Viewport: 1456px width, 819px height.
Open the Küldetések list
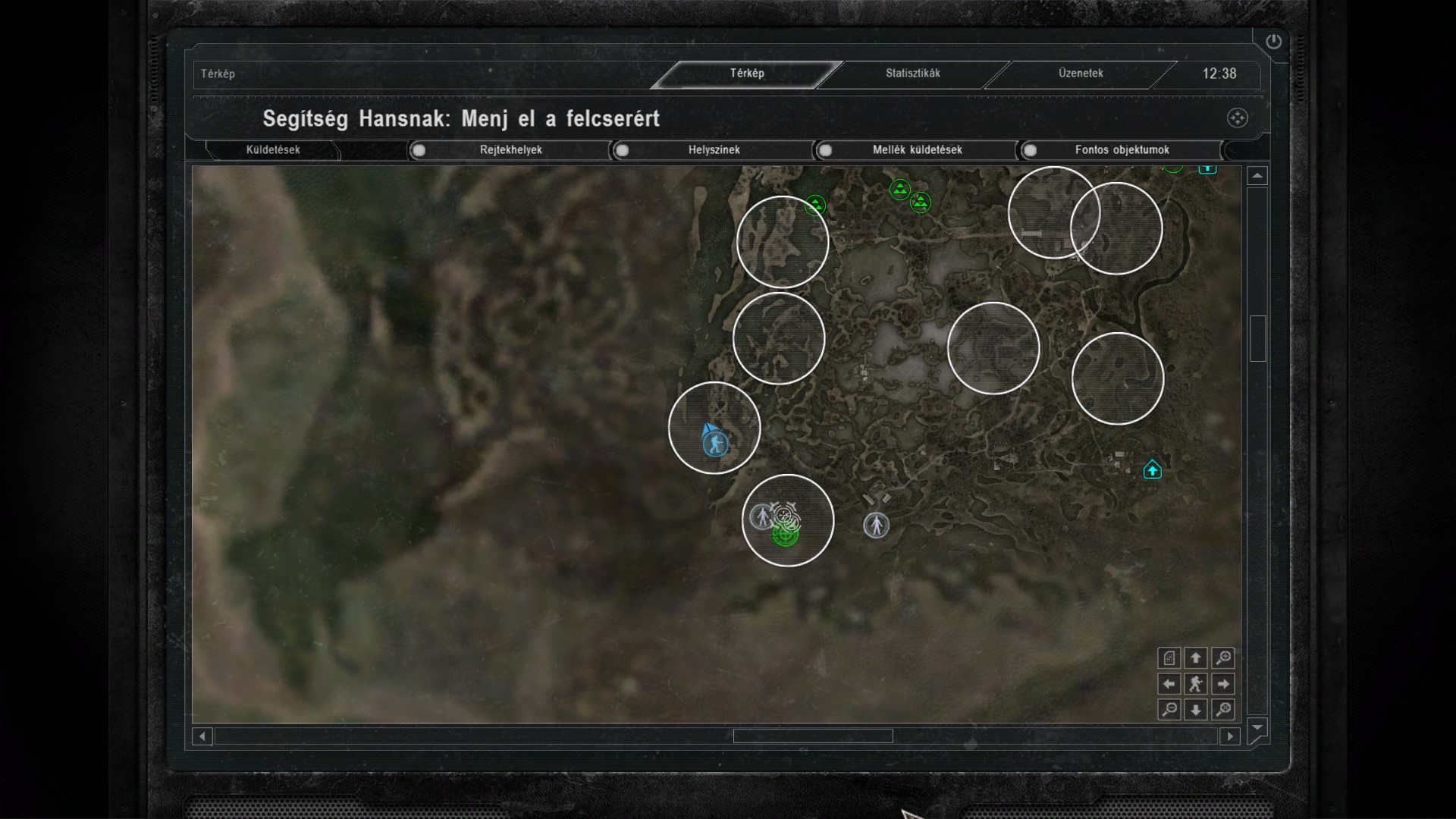pyautogui.click(x=273, y=150)
